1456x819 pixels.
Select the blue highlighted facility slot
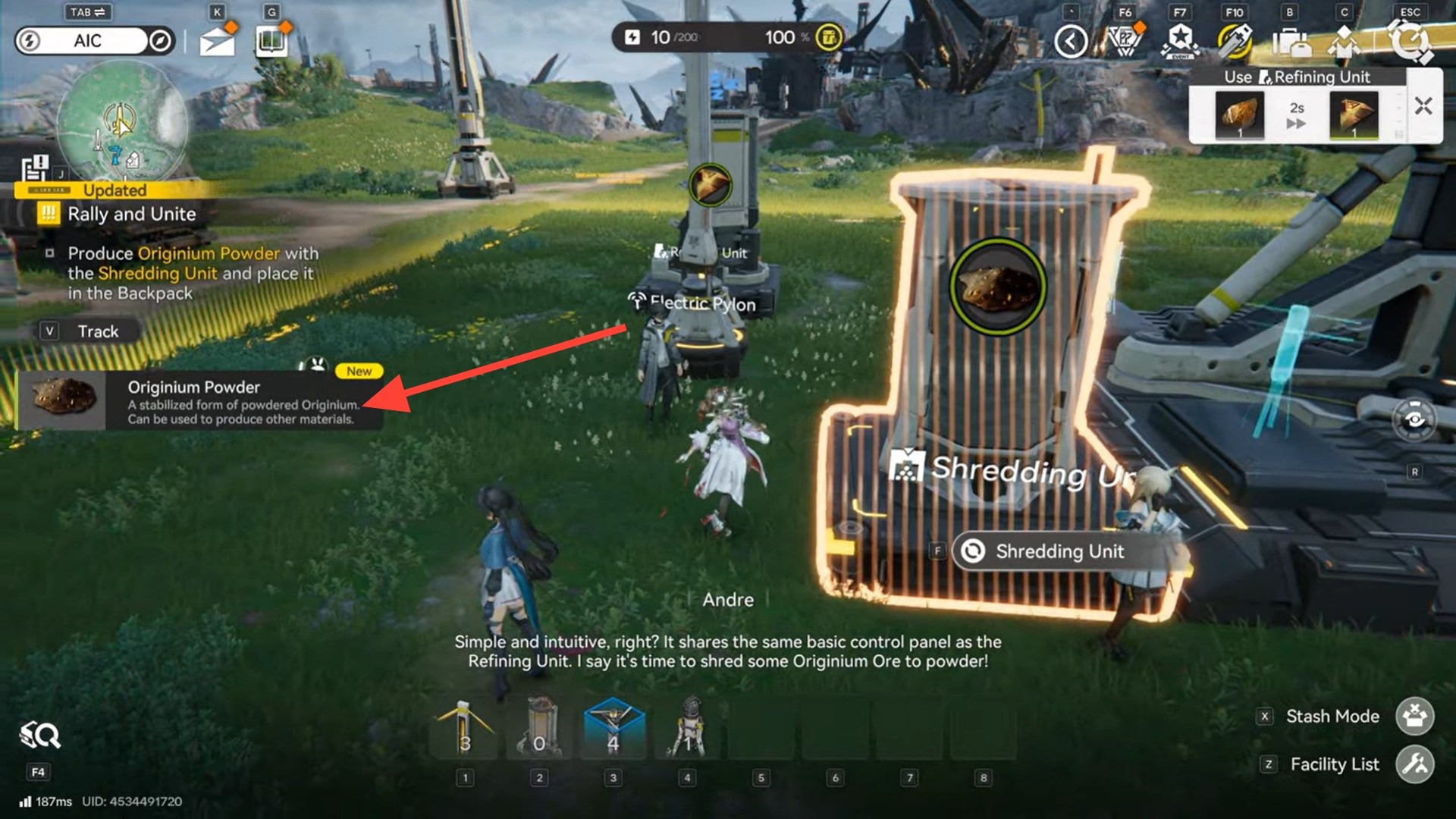click(x=613, y=730)
